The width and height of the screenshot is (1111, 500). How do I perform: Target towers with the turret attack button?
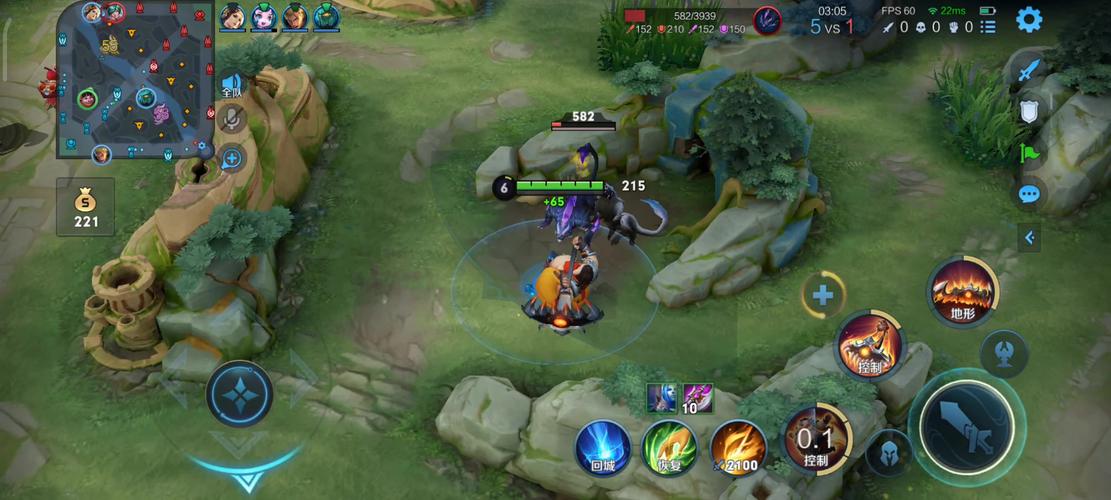1003,352
